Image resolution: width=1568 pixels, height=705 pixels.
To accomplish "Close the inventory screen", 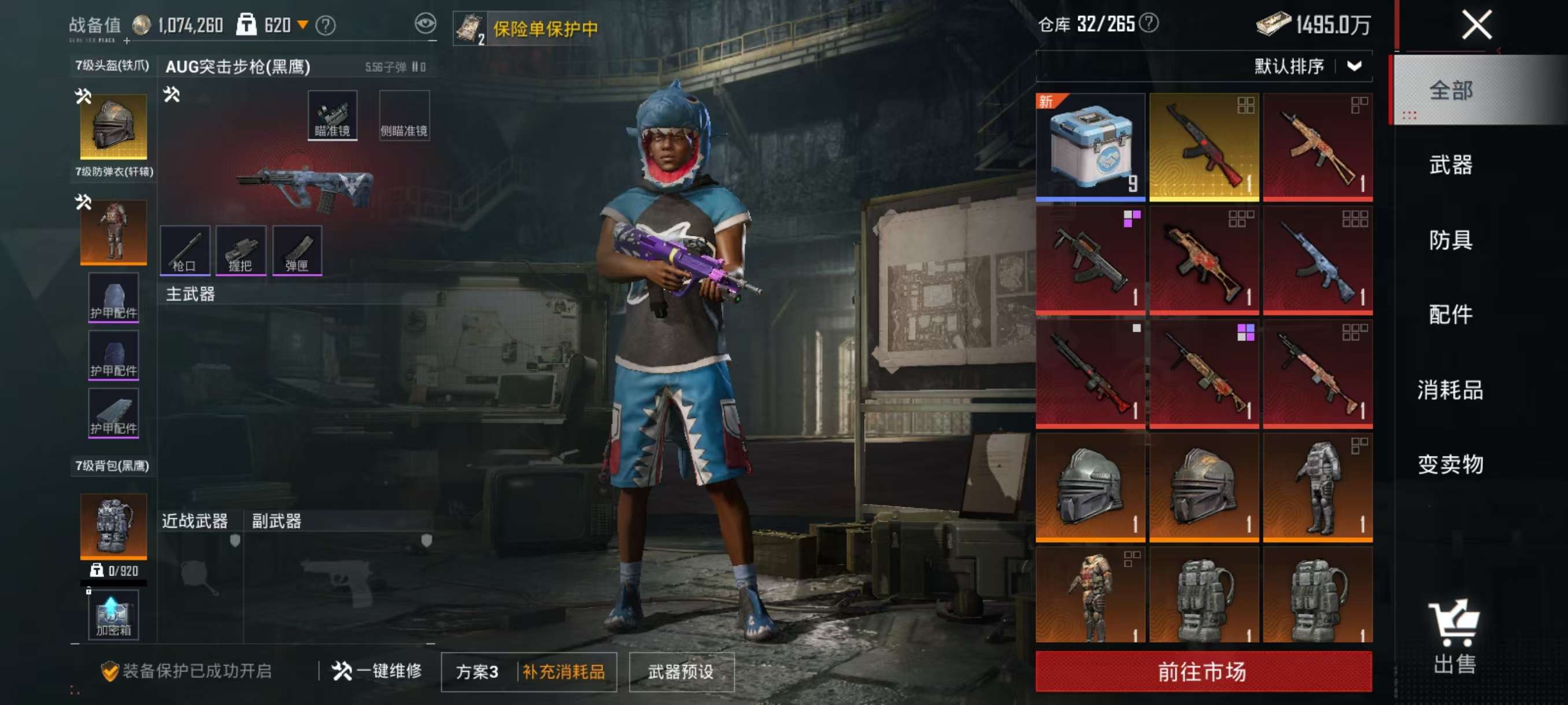I will (1477, 25).
